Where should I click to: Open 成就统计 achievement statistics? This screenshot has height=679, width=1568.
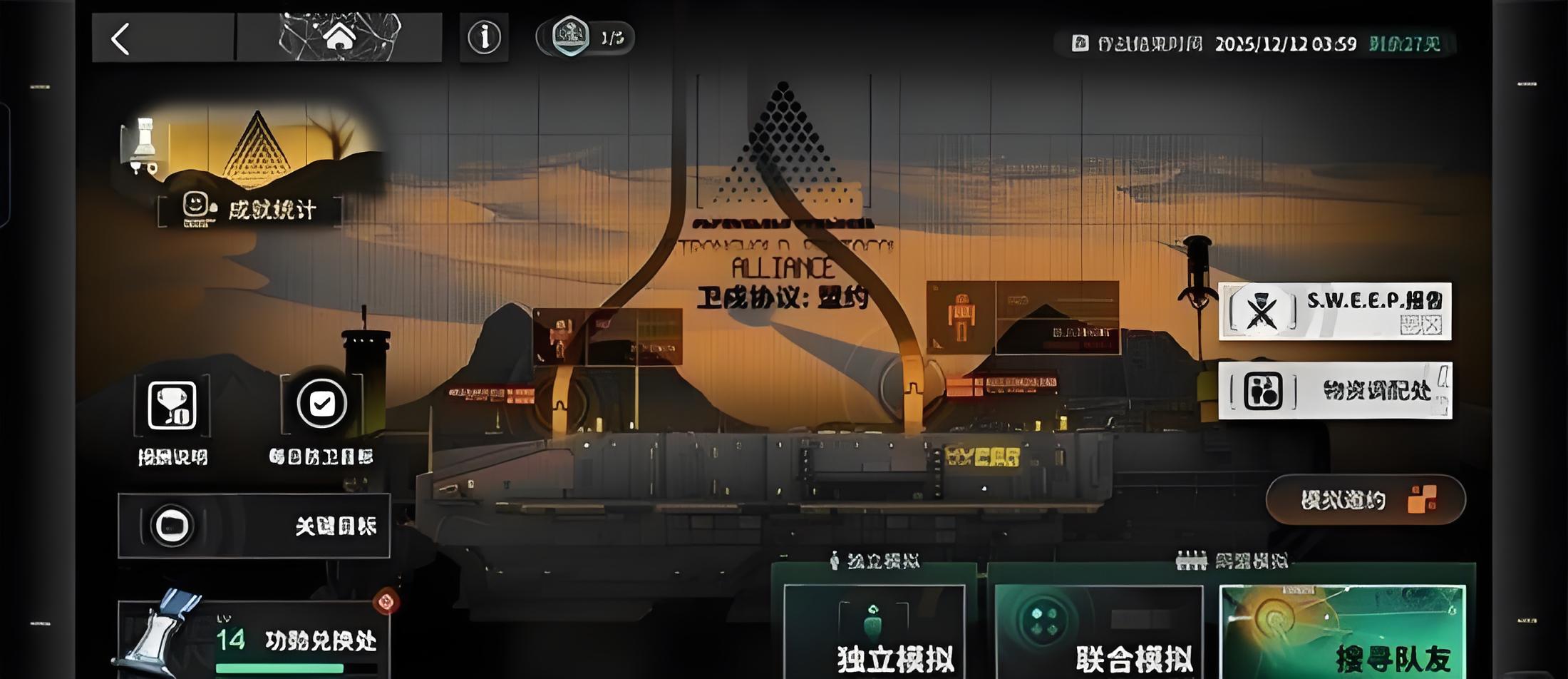[x=249, y=210]
